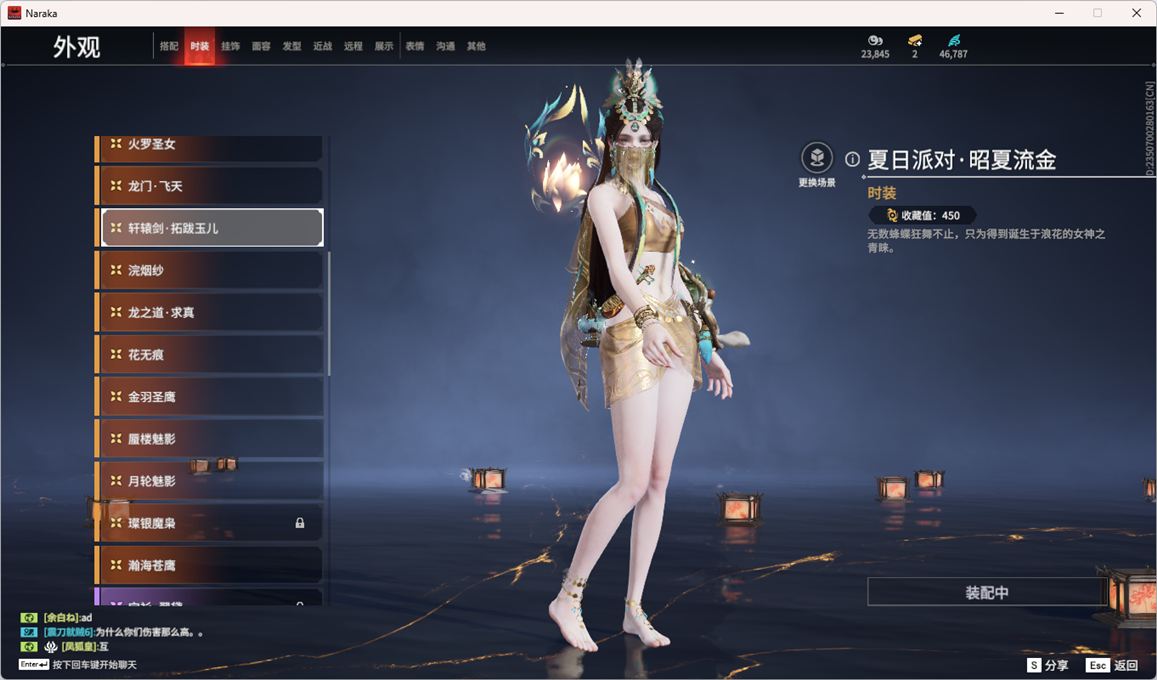Switch to the 发型 tab
This screenshot has width=1157, height=680.
coord(292,47)
